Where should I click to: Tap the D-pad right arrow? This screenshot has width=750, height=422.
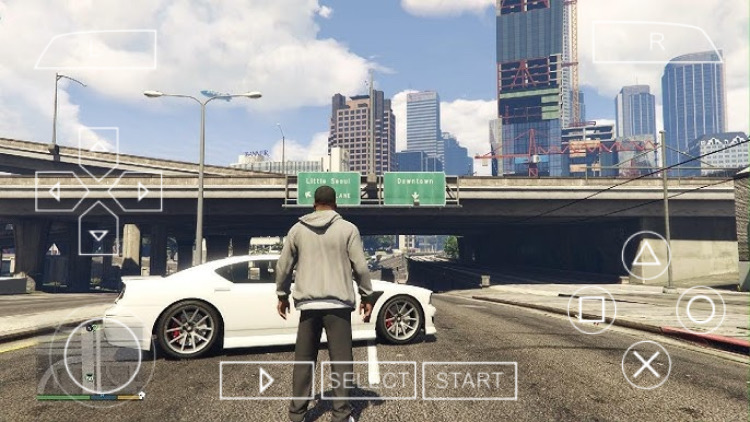click(142, 191)
